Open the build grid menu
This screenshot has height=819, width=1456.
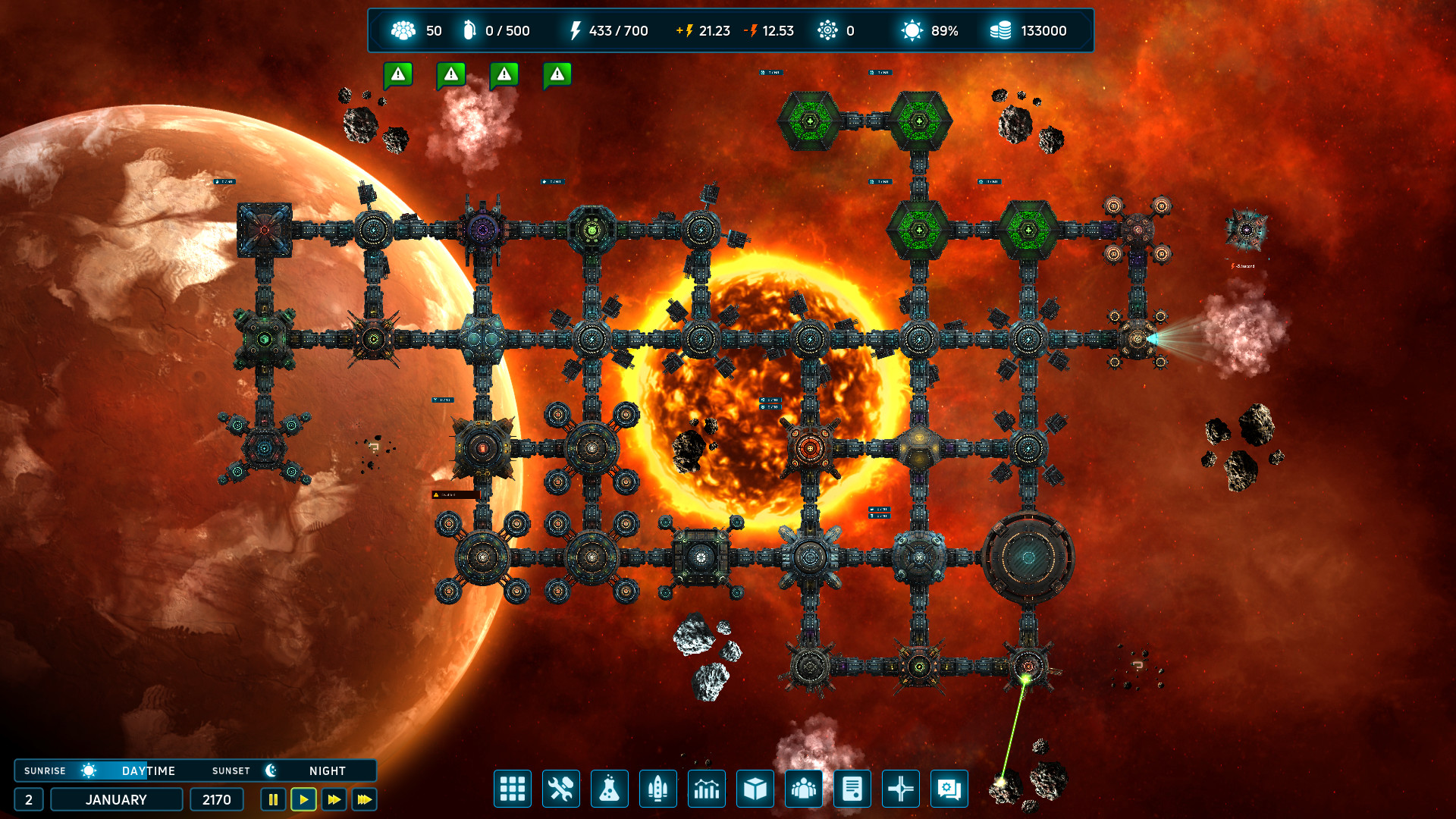coord(513,789)
